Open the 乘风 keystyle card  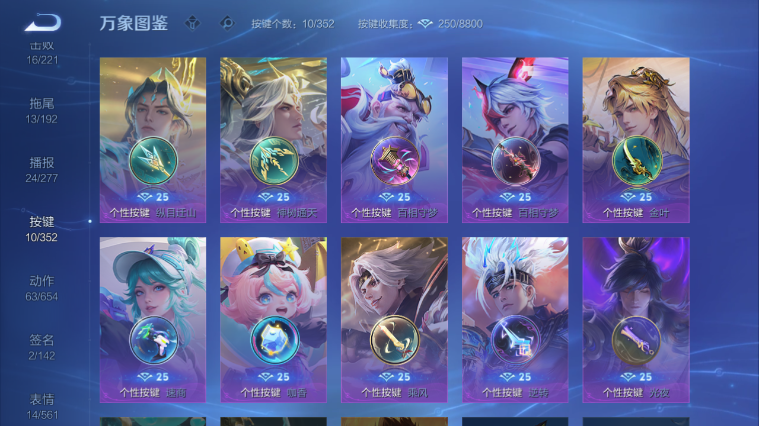(x=394, y=319)
